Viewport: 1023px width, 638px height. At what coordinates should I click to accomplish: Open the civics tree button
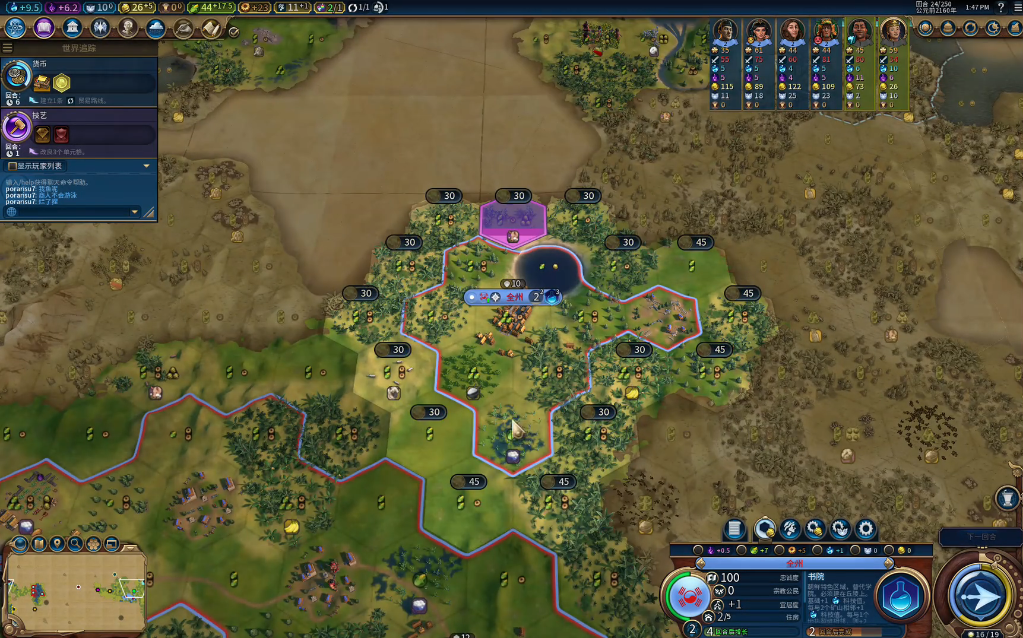point(44,27)
